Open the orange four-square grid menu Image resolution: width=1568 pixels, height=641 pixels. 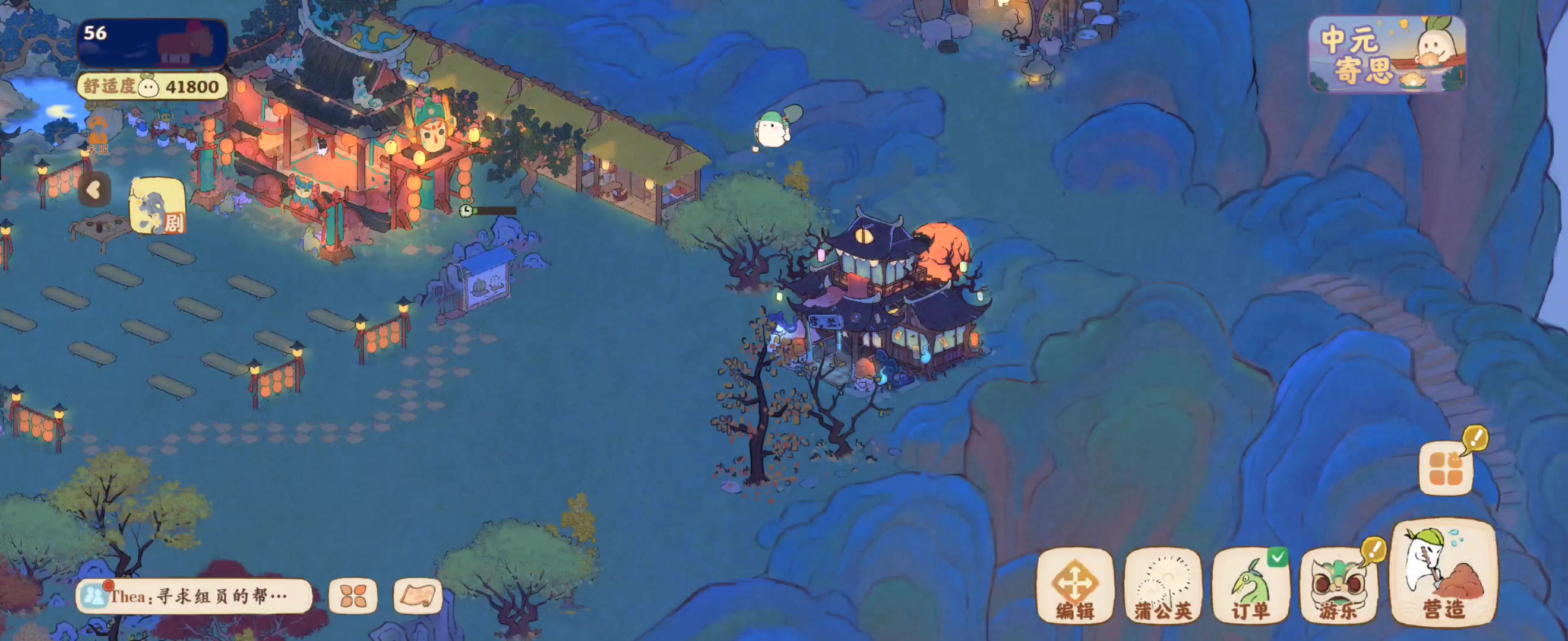tap(1446, 469)
